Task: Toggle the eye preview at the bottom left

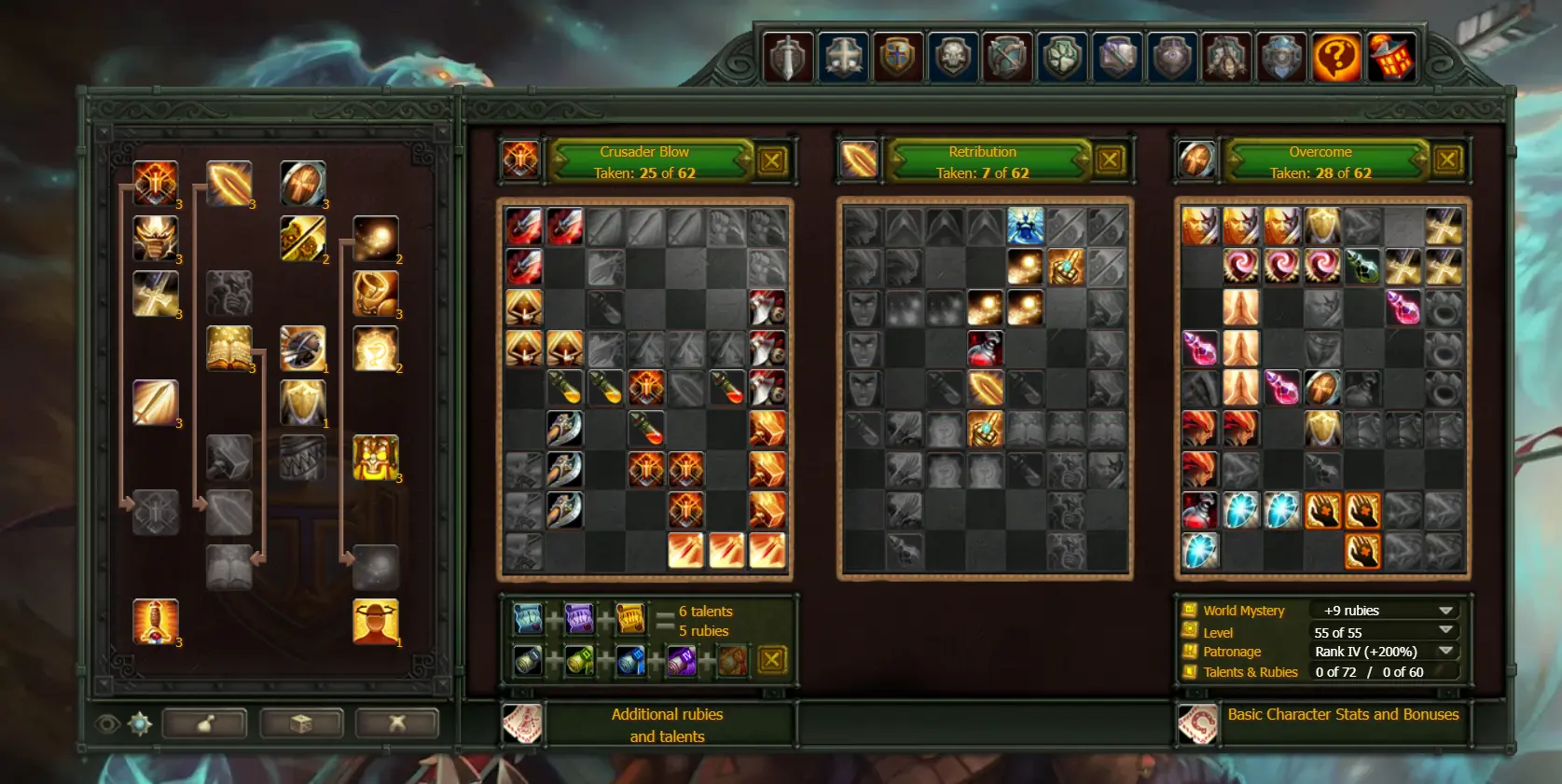Action: tap(109, 724)
